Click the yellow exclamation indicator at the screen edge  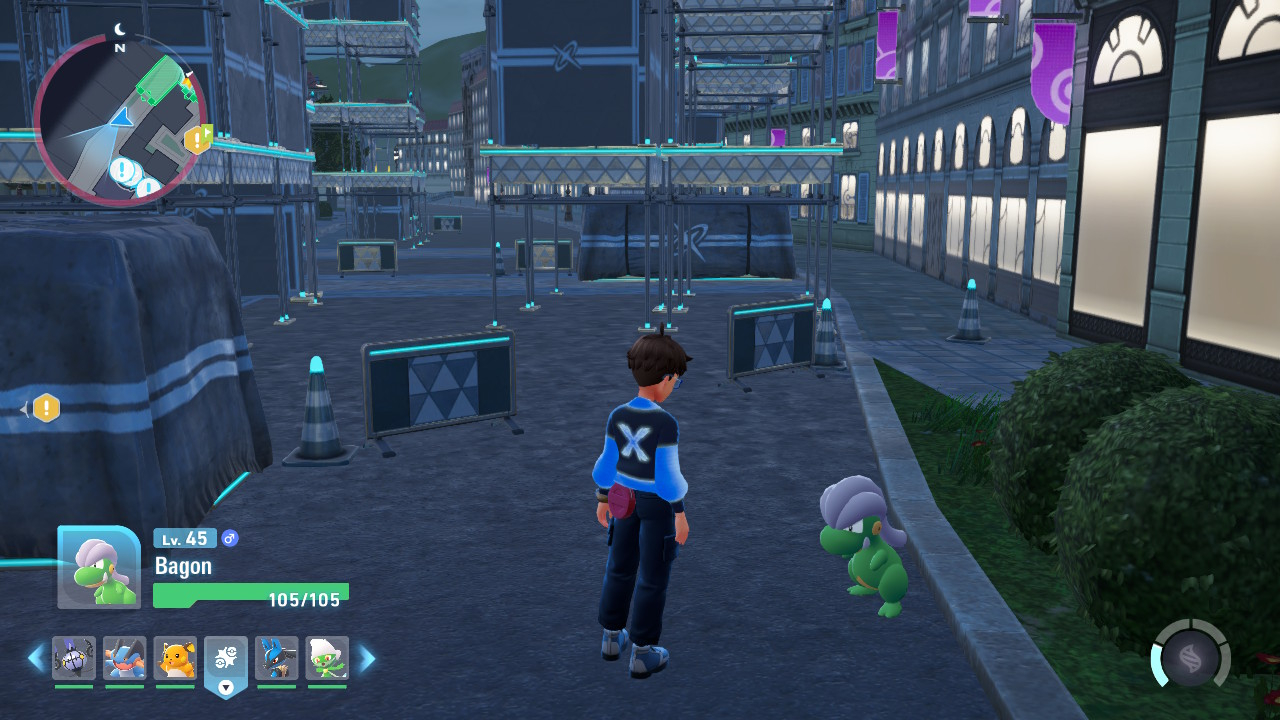[x=46, y=408]
